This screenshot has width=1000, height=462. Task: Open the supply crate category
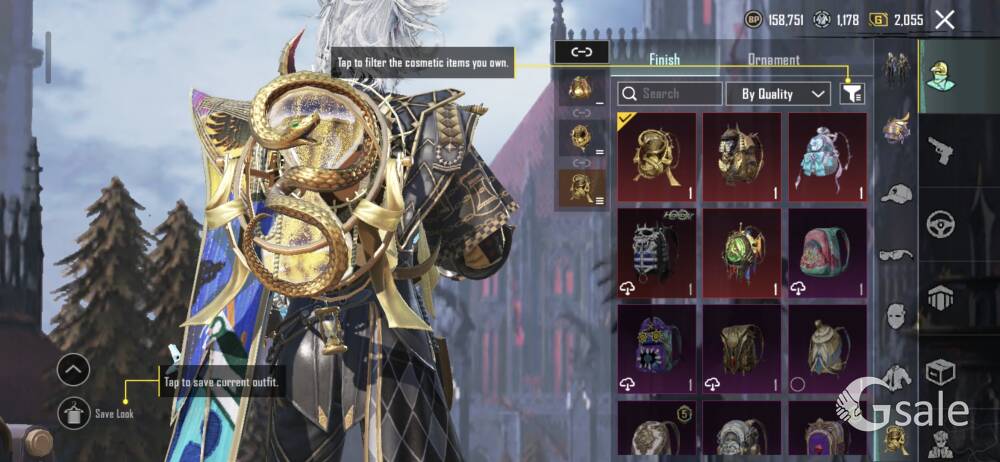940,372
